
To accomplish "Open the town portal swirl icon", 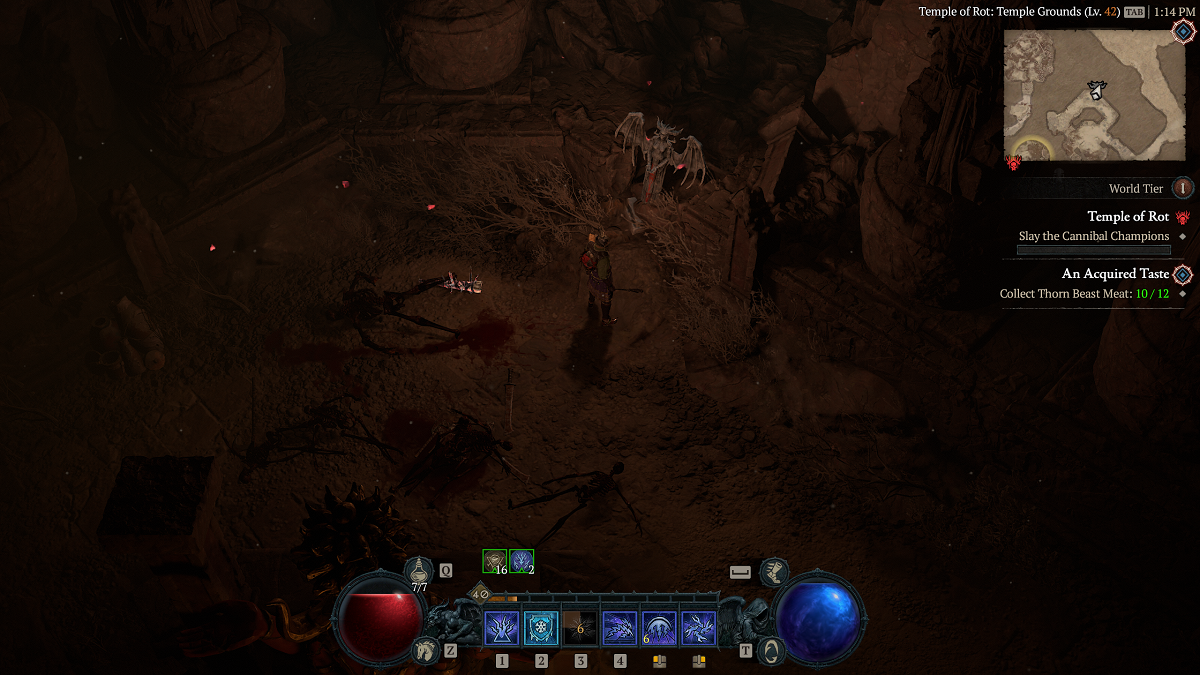I will point(770,650).
